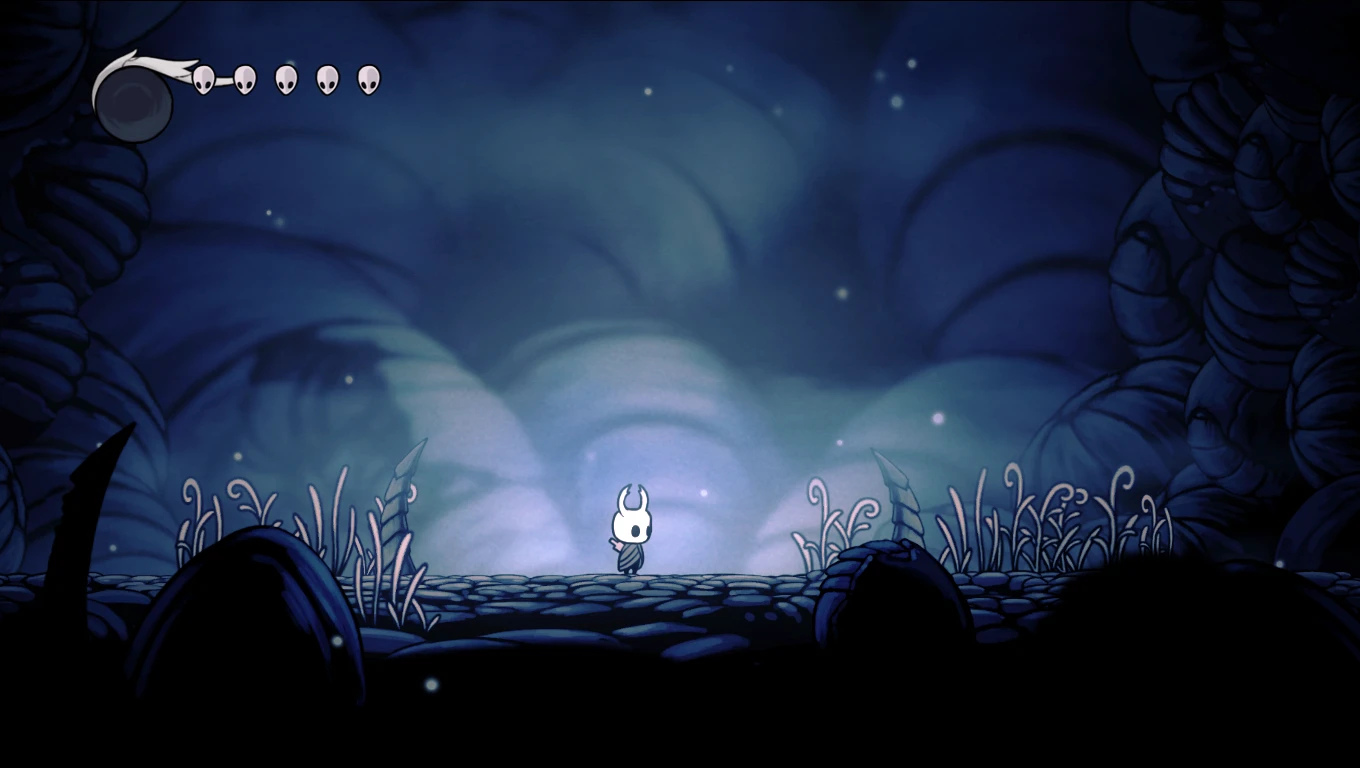Click the cobblestone platform beneath the Knight
The width and height of the screenshot is (1360, 768).
point(630,590)
